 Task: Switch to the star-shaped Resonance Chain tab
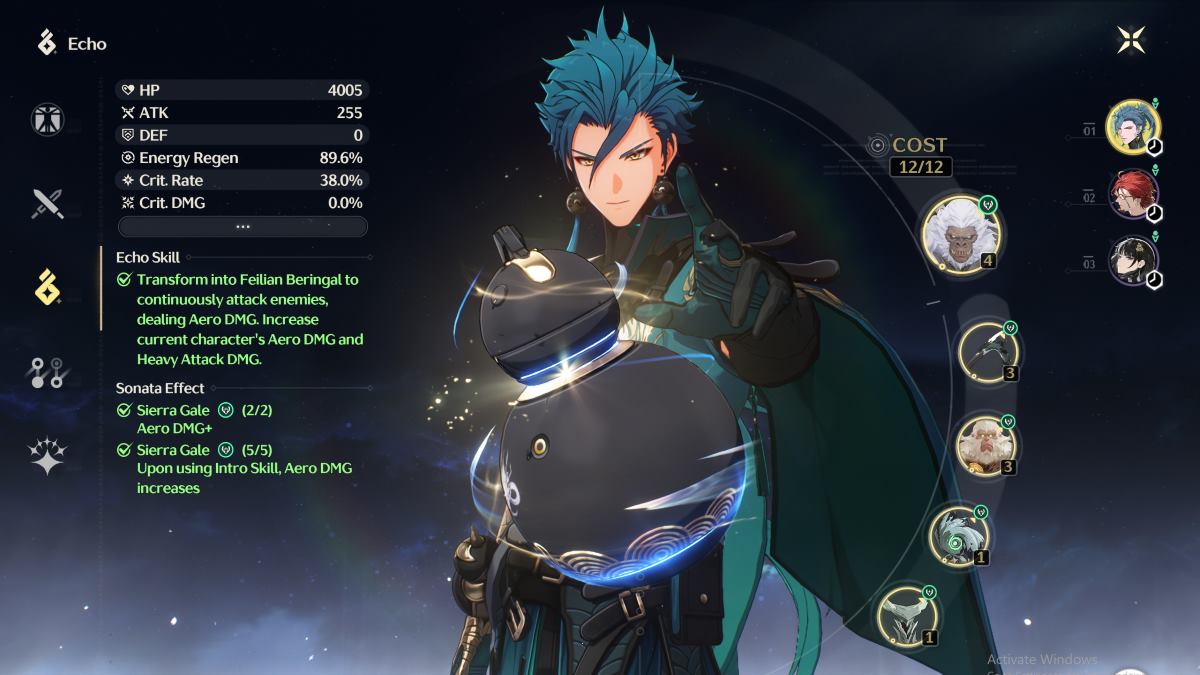pos(47,457)
